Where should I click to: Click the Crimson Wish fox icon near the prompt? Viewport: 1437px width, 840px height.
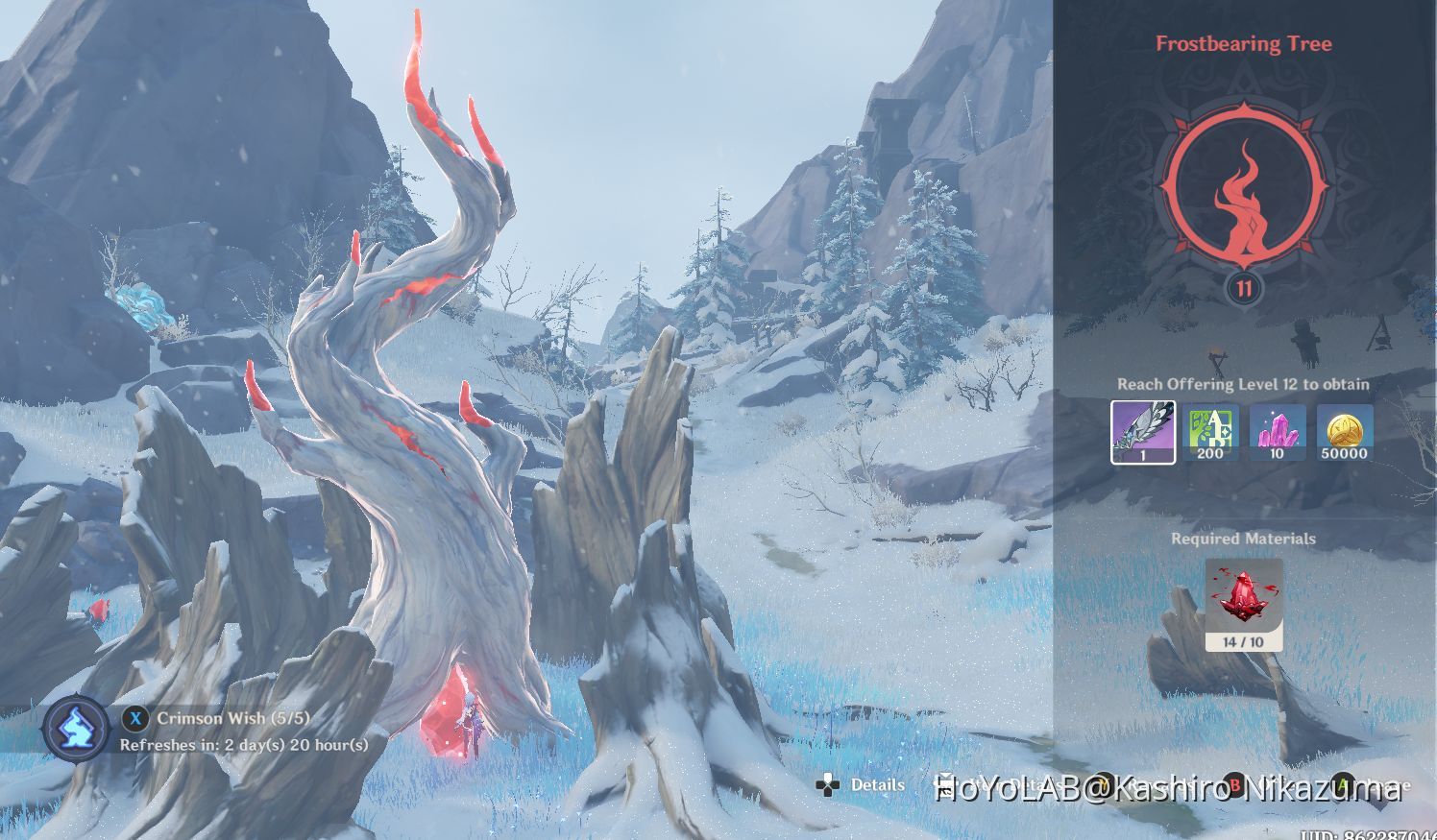point(77,728)
